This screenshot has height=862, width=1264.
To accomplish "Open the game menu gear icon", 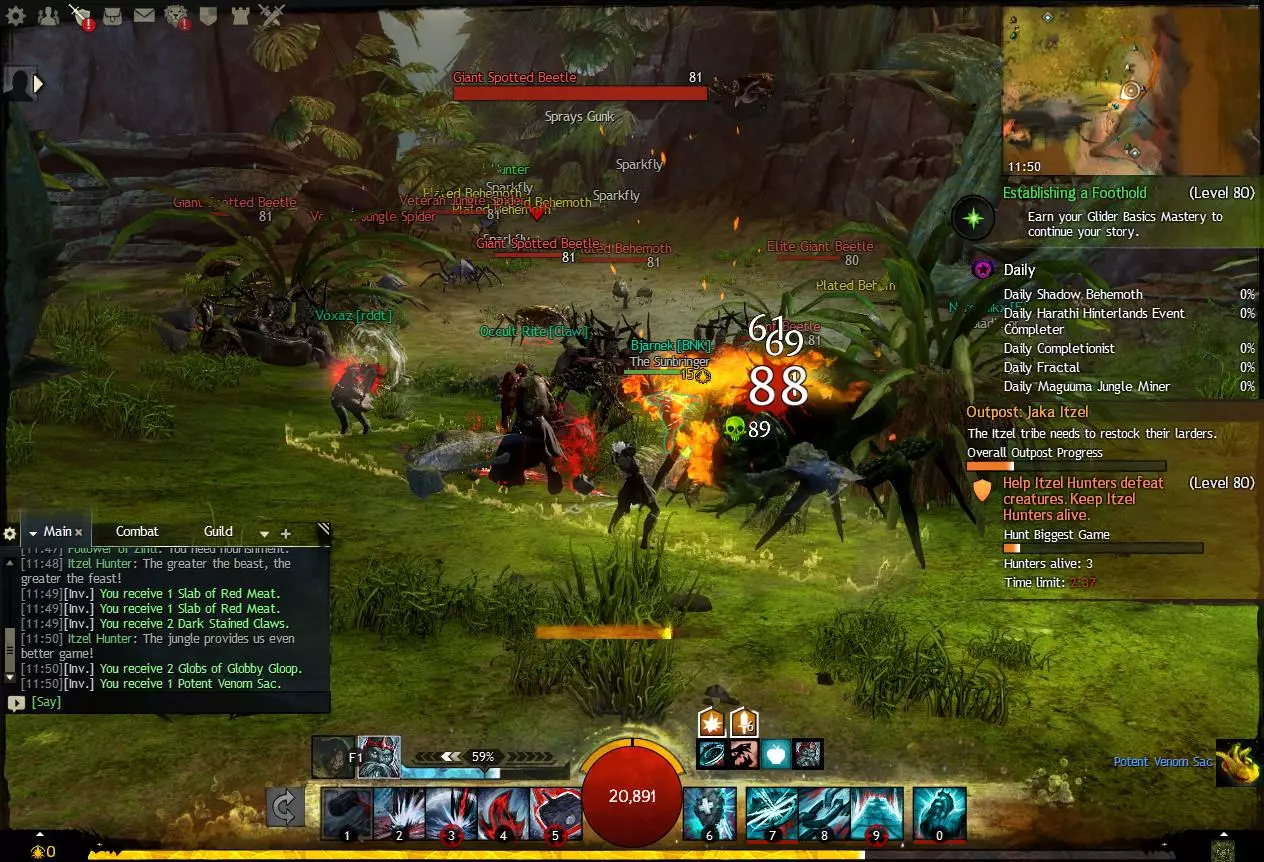I will click(16, 15).
